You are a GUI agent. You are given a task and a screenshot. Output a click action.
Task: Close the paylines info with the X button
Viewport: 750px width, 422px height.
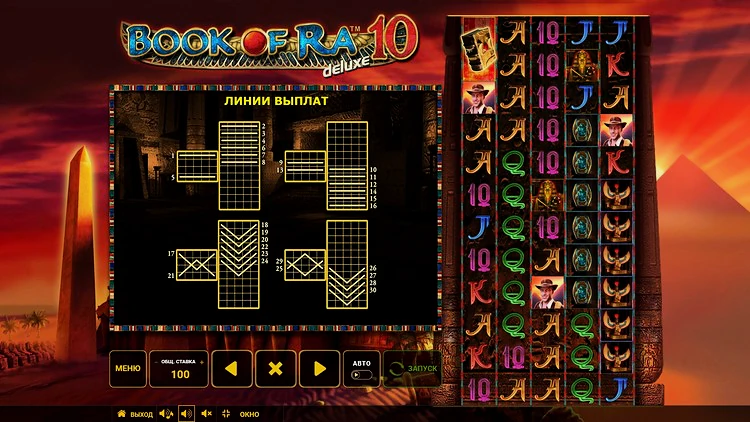coord(276,368)
